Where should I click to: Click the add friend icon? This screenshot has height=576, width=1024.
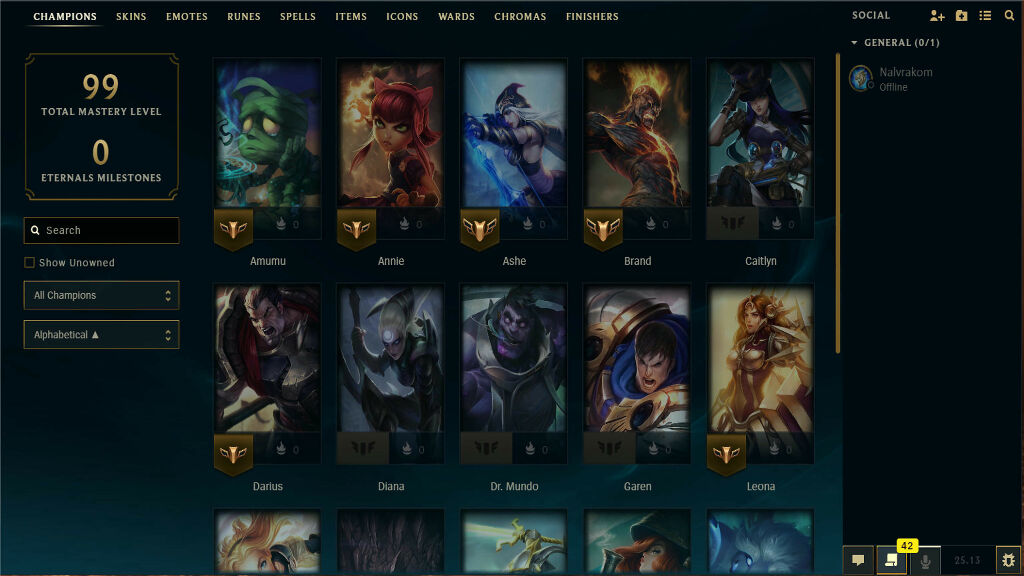click(936, 16)
